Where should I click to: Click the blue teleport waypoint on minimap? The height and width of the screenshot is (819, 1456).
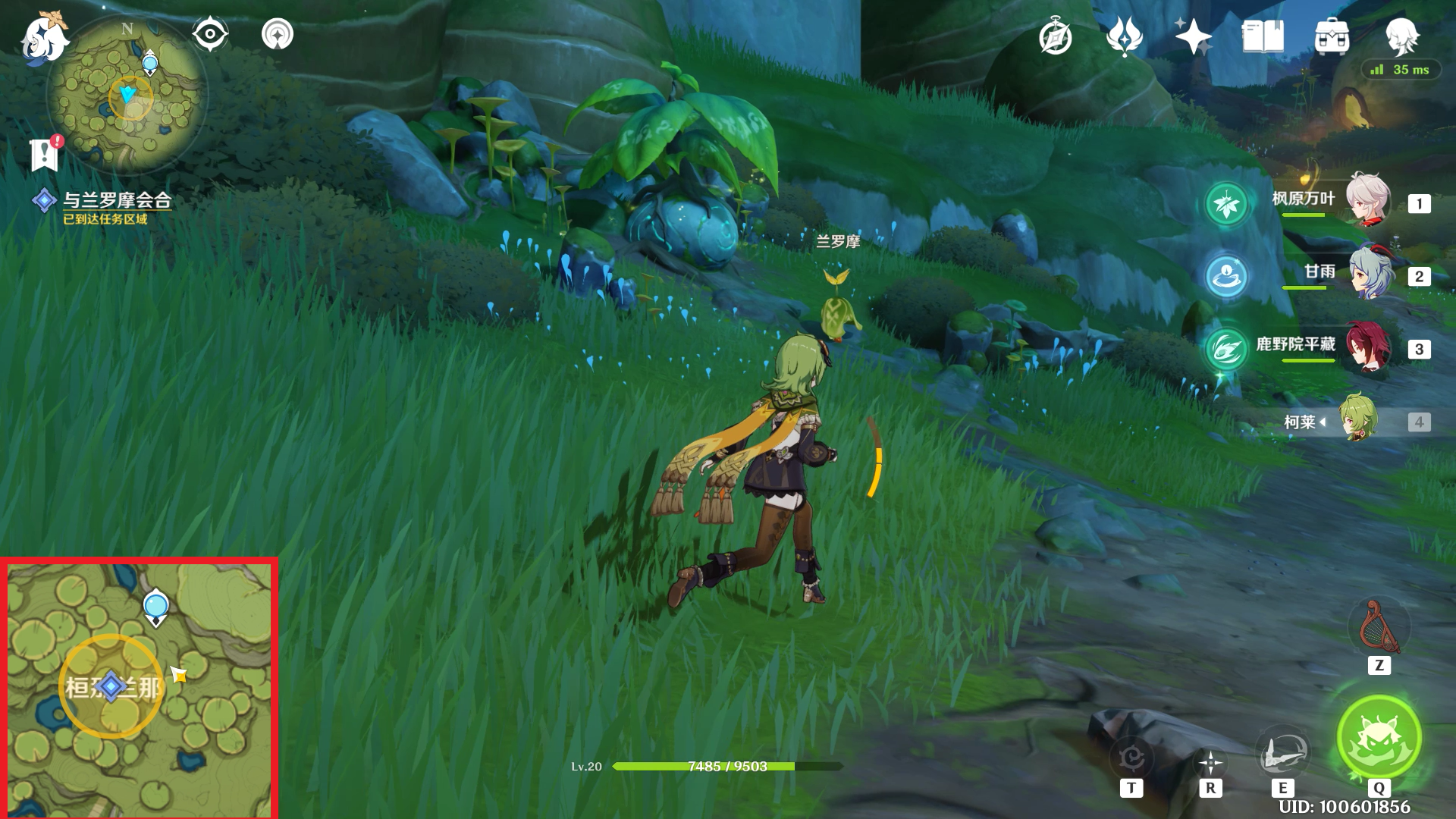pos(150,61)
